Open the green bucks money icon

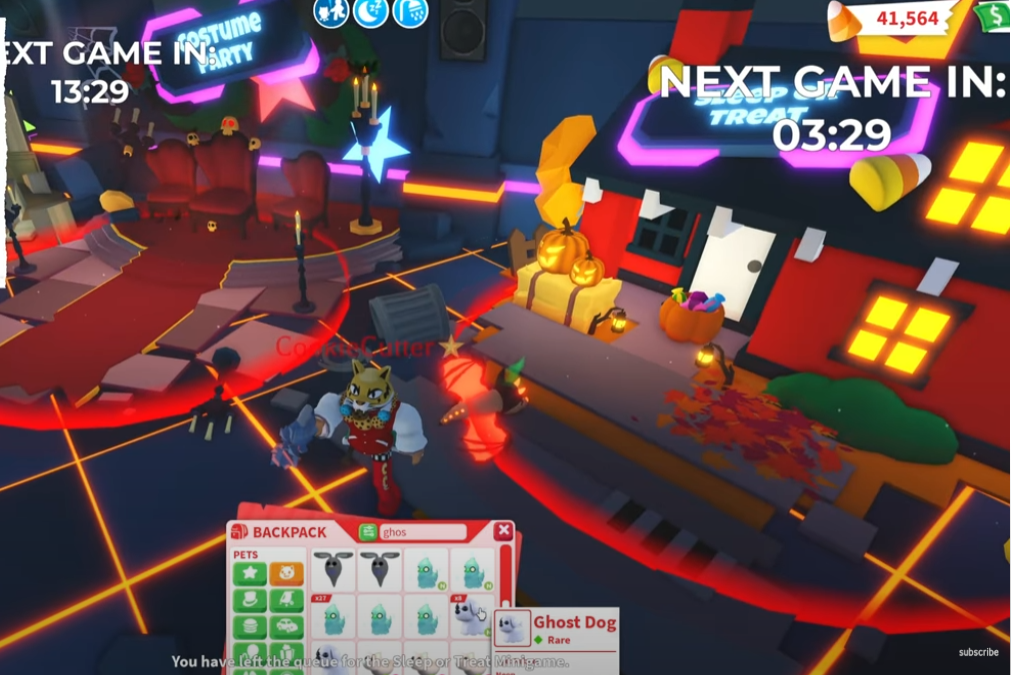pos(994,17)
